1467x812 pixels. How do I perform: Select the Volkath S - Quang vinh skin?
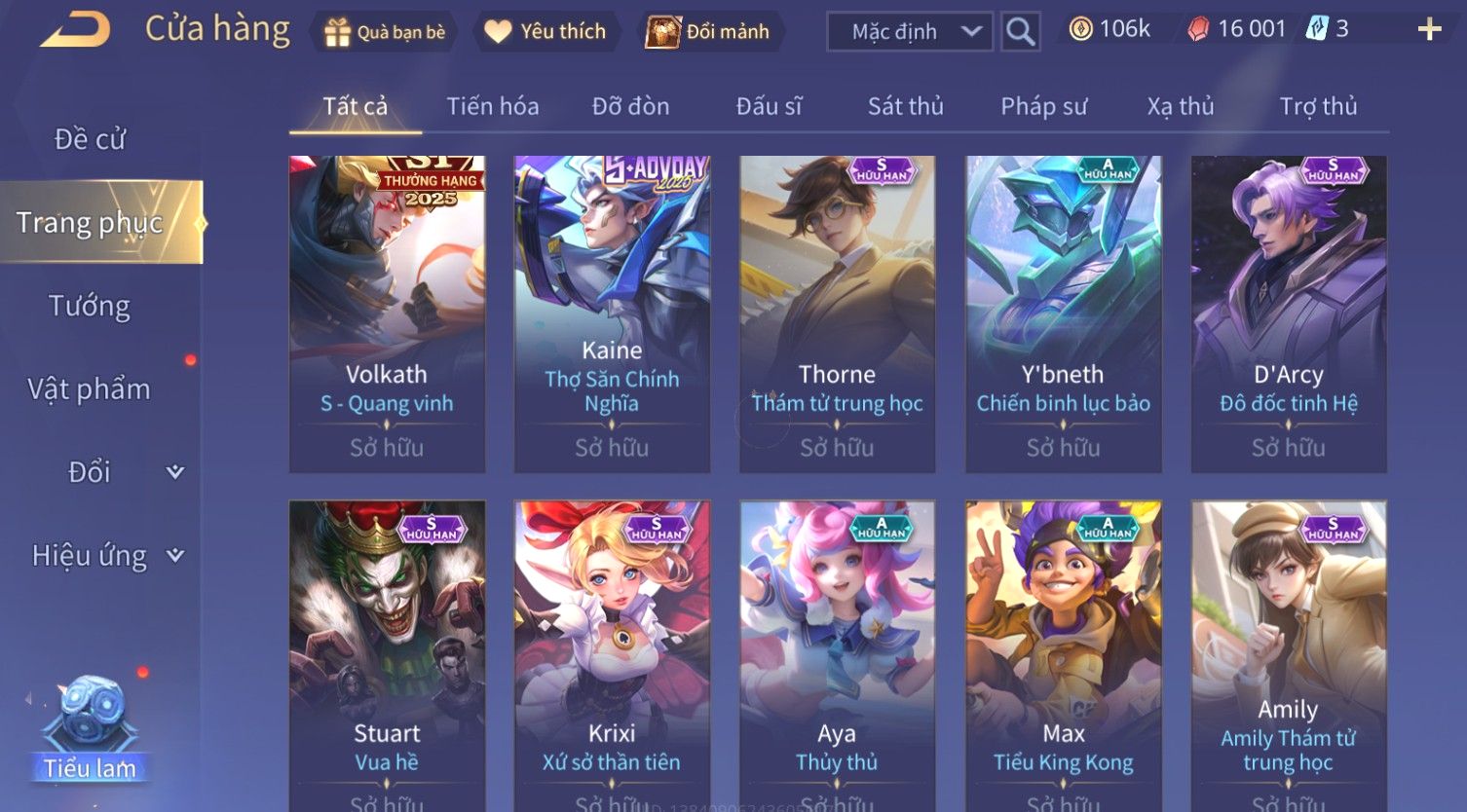click(387, 314)
